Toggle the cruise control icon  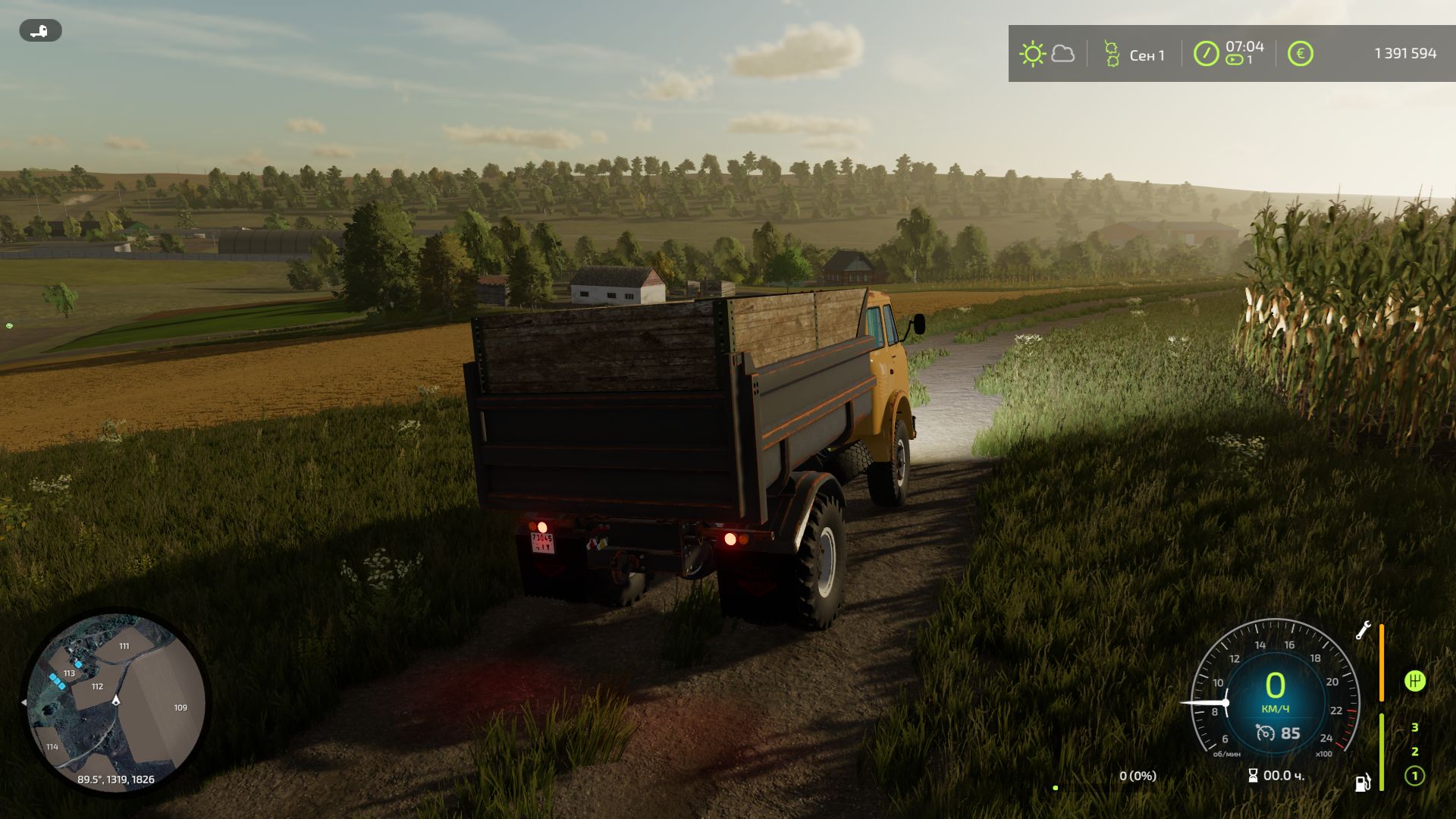tap(1265, 733)
